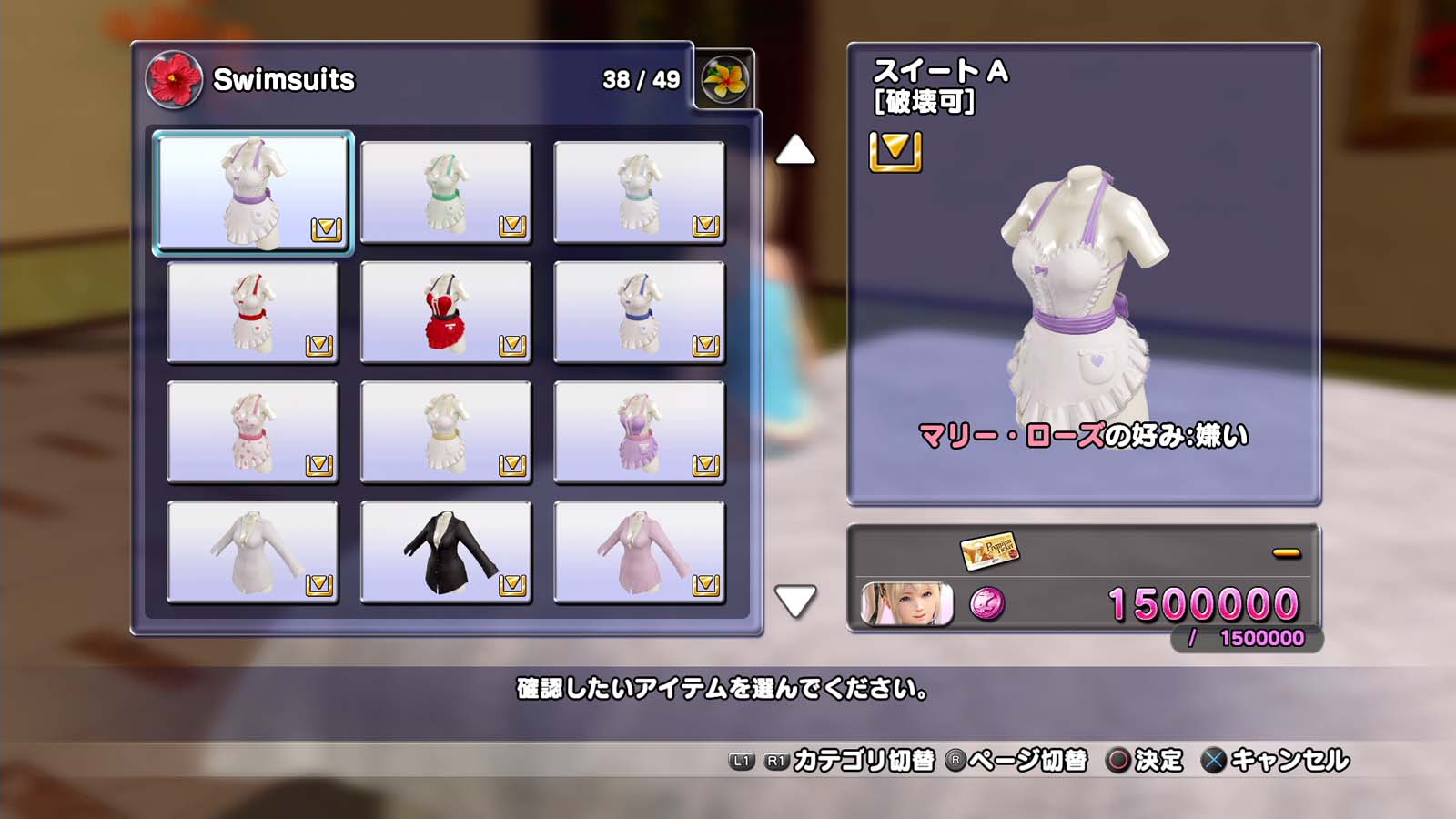1456x819 pixels.
Task: Click the Premium Ticket icon
Action: 990,550
